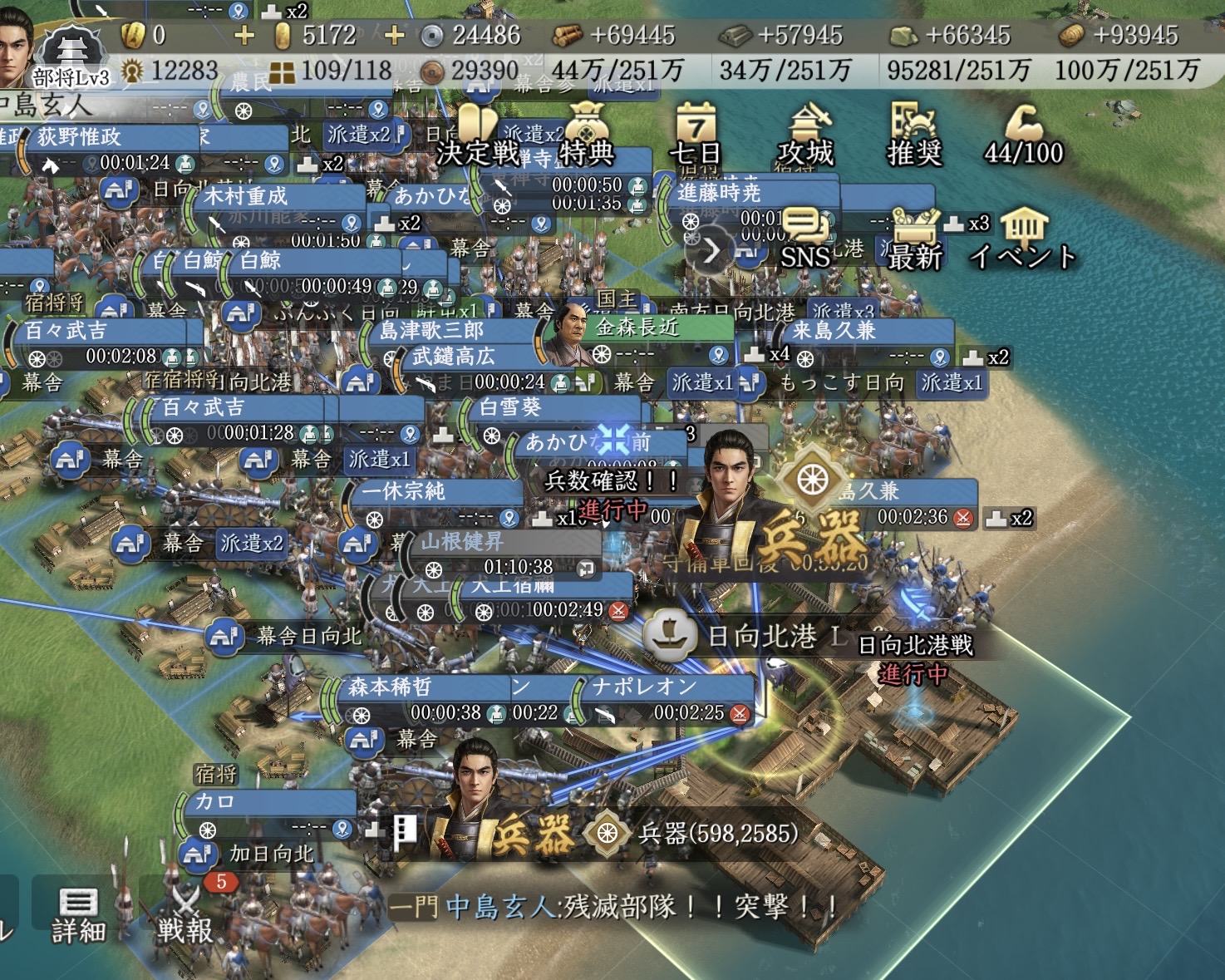Open the 推奨 recommendations icon
1225x980 pixels.
coord(914,133)
